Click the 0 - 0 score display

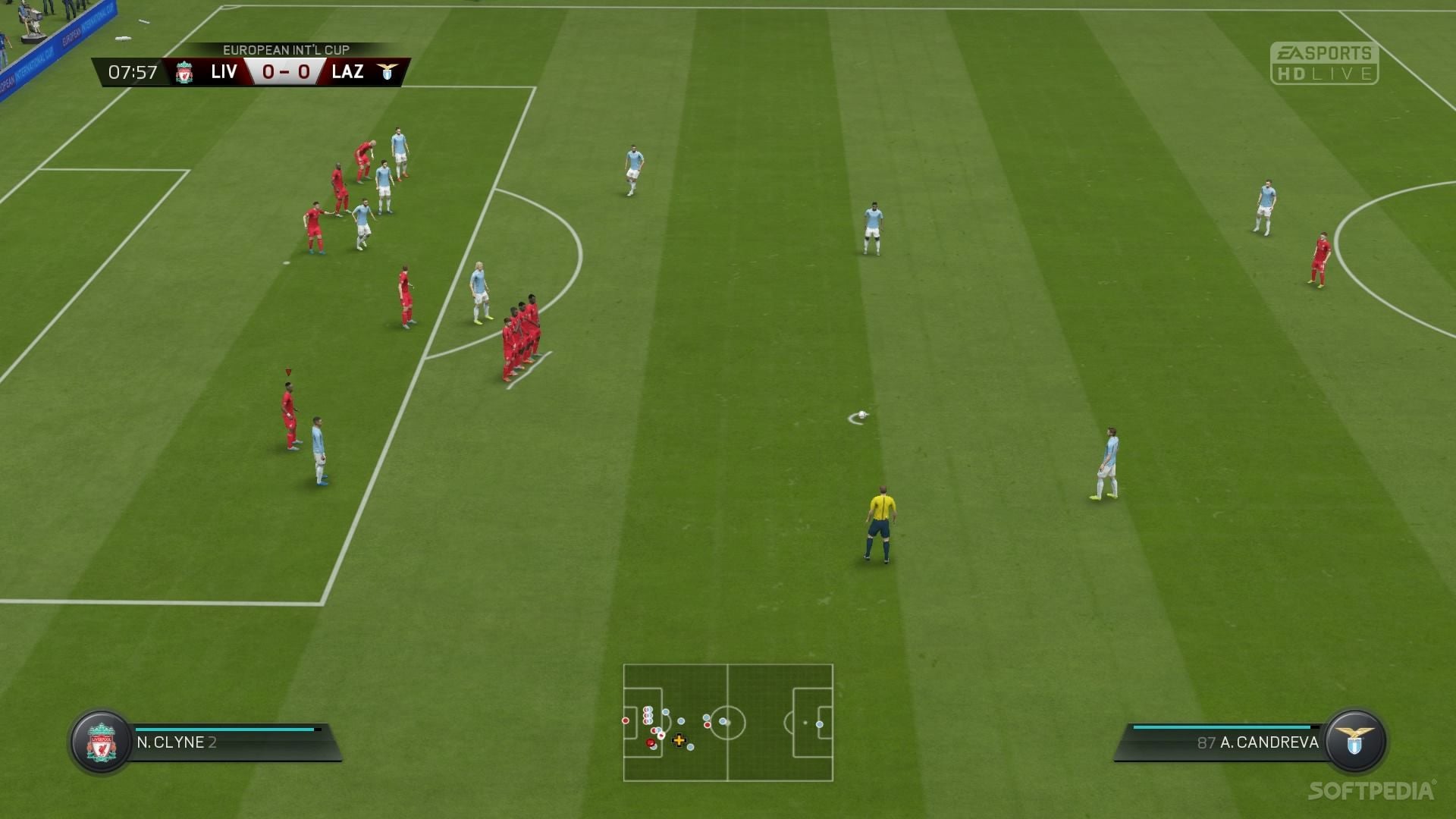pos(286,73)
